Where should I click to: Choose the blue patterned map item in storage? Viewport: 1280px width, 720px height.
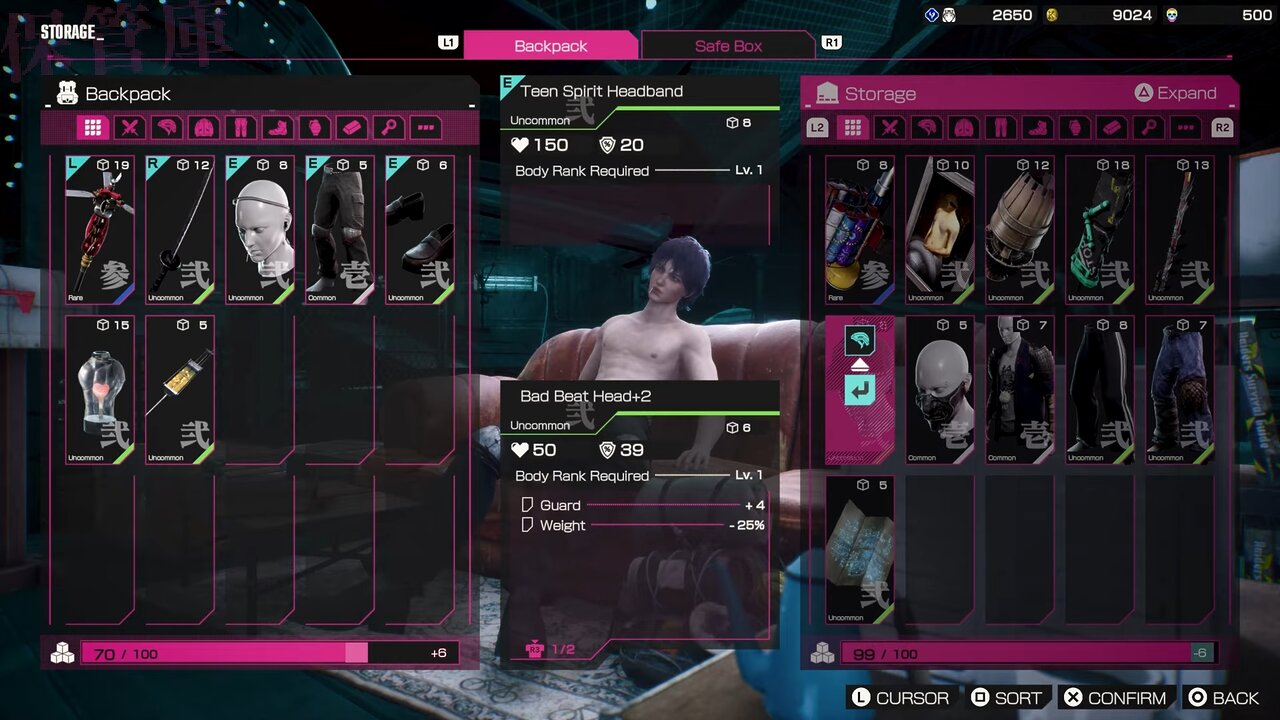[860, 550]
